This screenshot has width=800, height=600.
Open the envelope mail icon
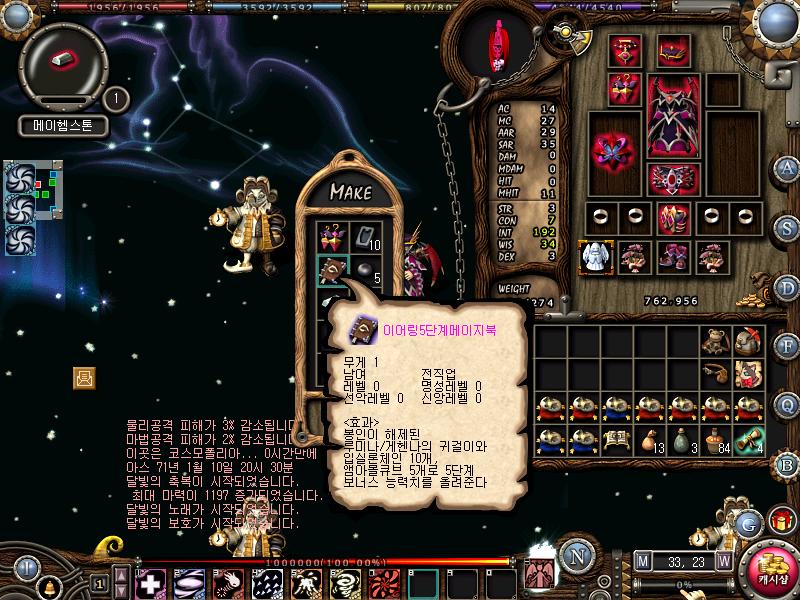pos(84,377)
